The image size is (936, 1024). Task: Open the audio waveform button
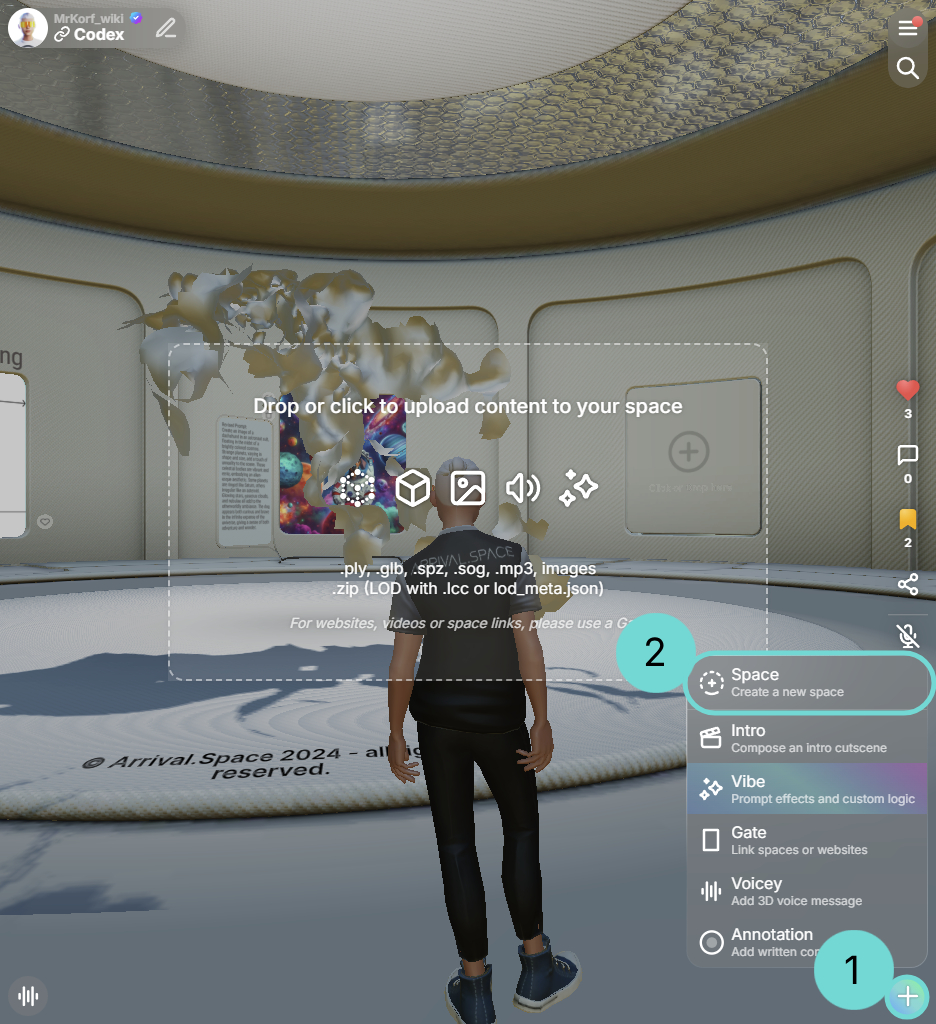[x=29, y=996]
